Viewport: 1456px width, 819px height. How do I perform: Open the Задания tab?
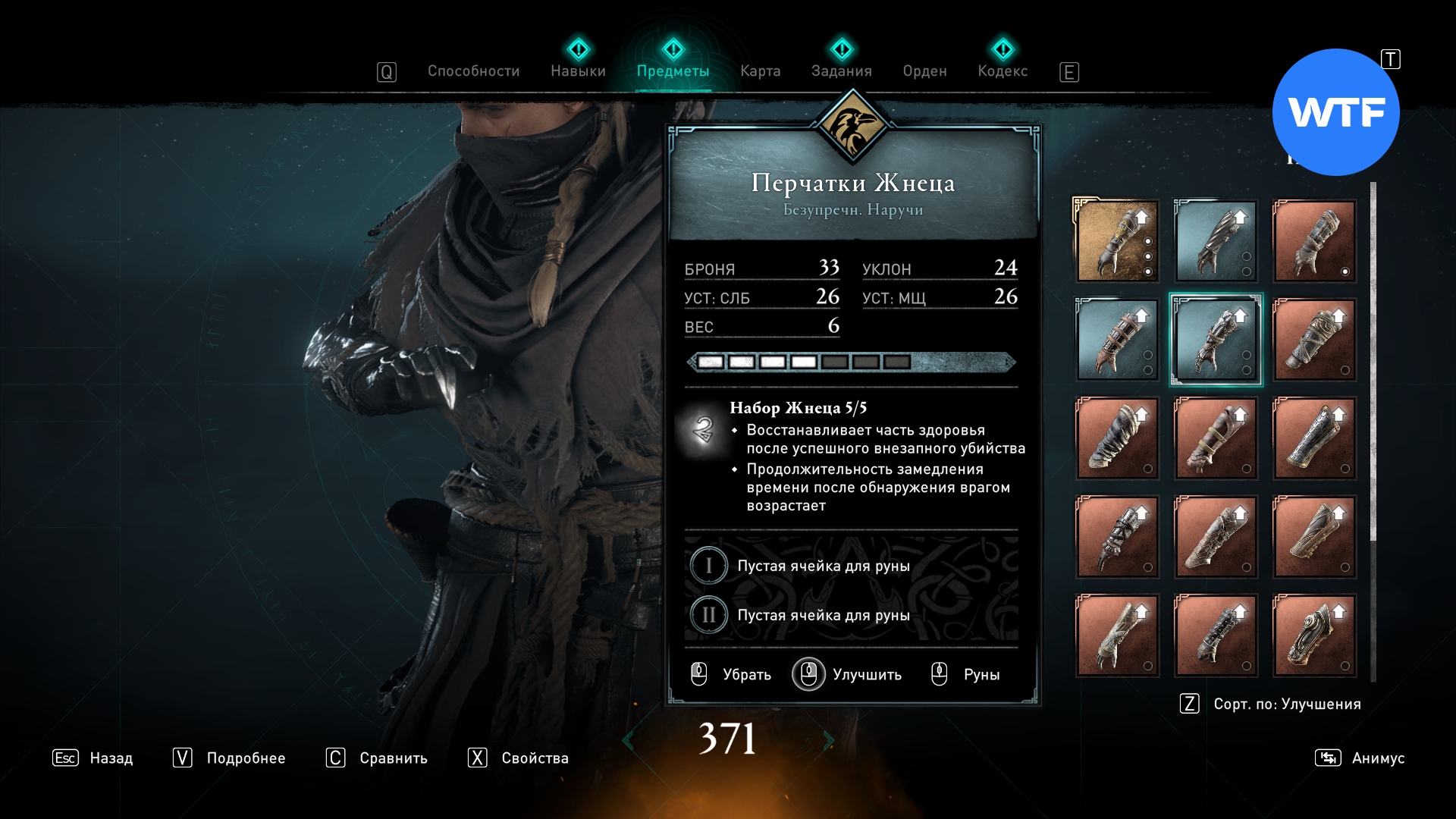(x=841, y=71)
